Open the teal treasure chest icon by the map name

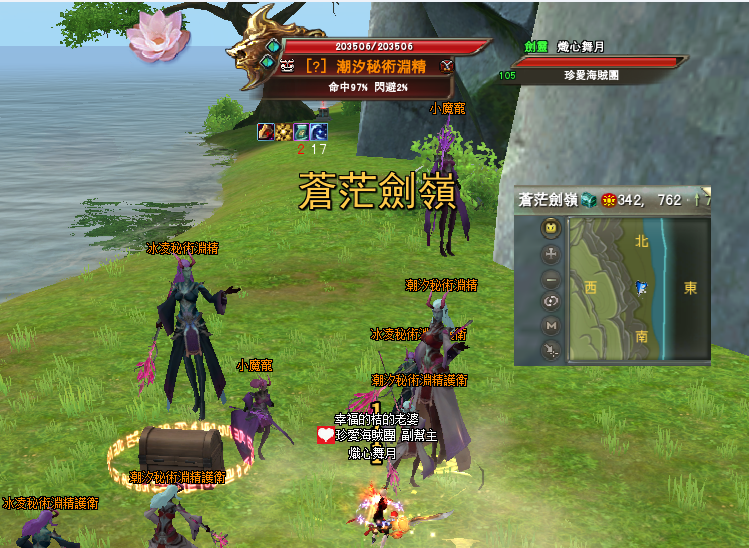pos(588,200)
